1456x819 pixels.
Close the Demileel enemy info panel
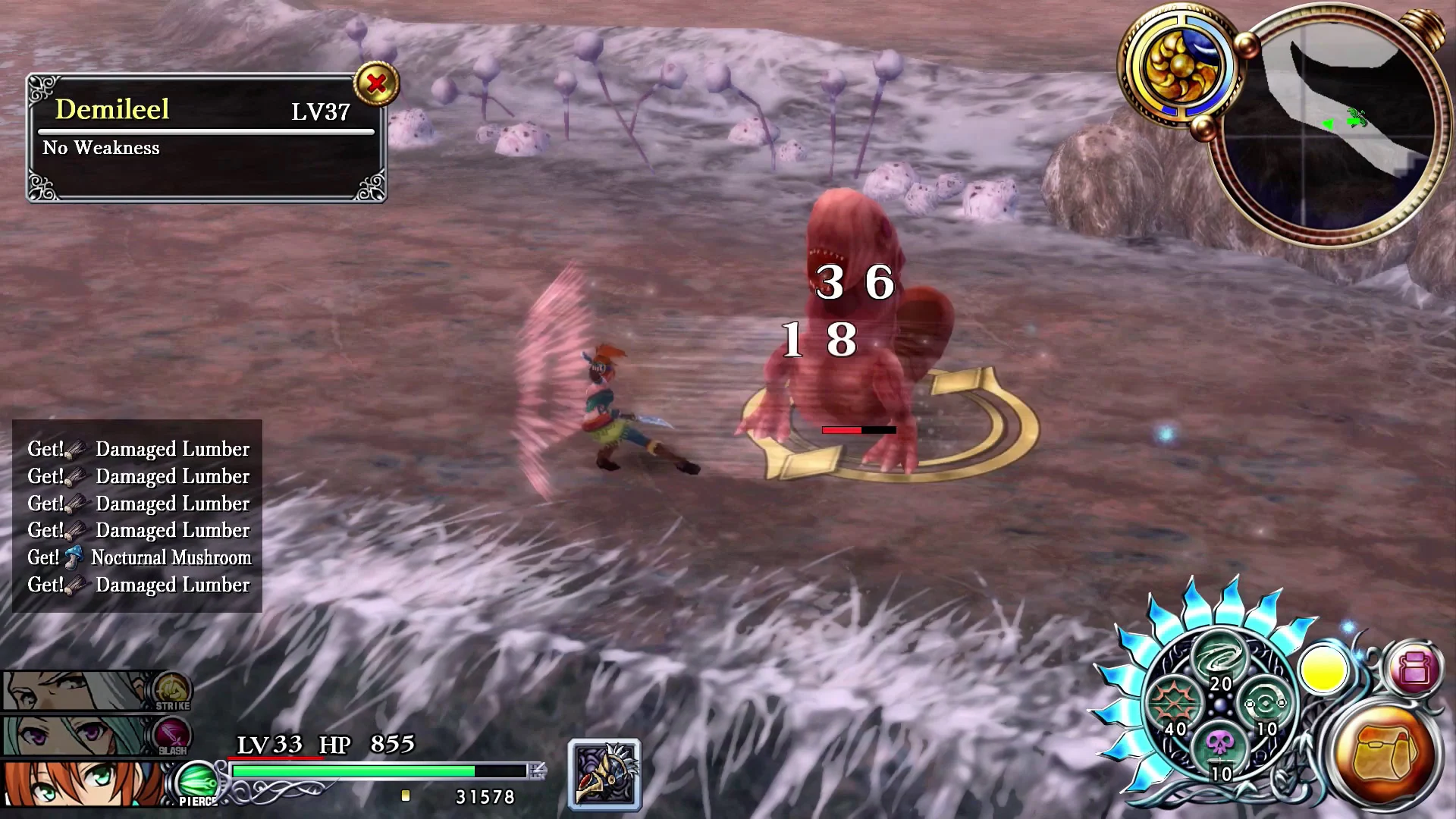pos(379,85)
